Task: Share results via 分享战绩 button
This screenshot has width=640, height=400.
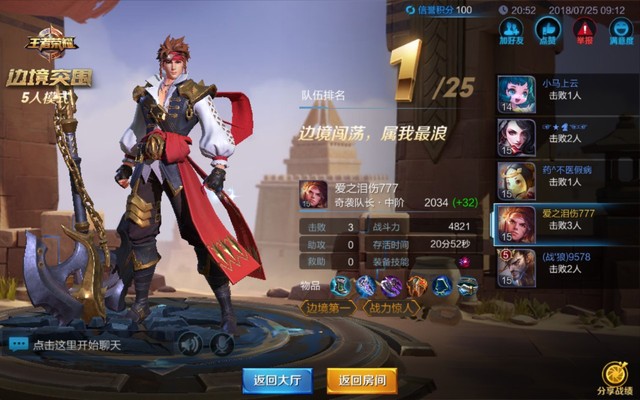Action: coord(614,378)
